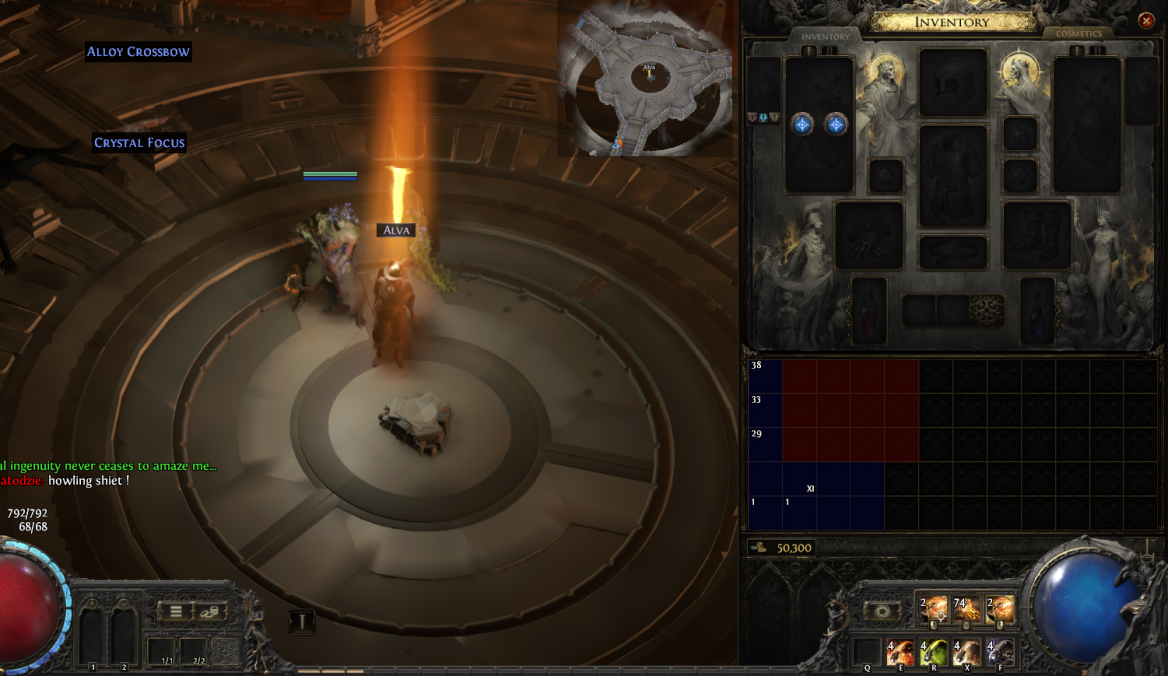
Task: Choose the empty gloves slot
Action: [869, 235]
